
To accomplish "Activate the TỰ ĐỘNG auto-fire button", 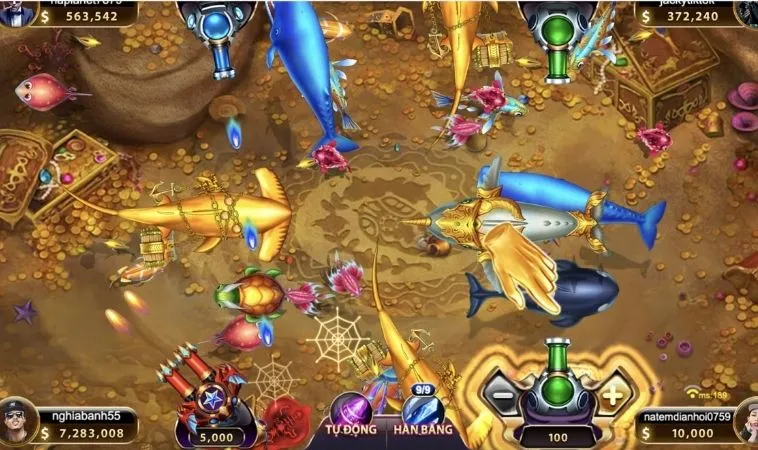I will click(x=352, y=414).
